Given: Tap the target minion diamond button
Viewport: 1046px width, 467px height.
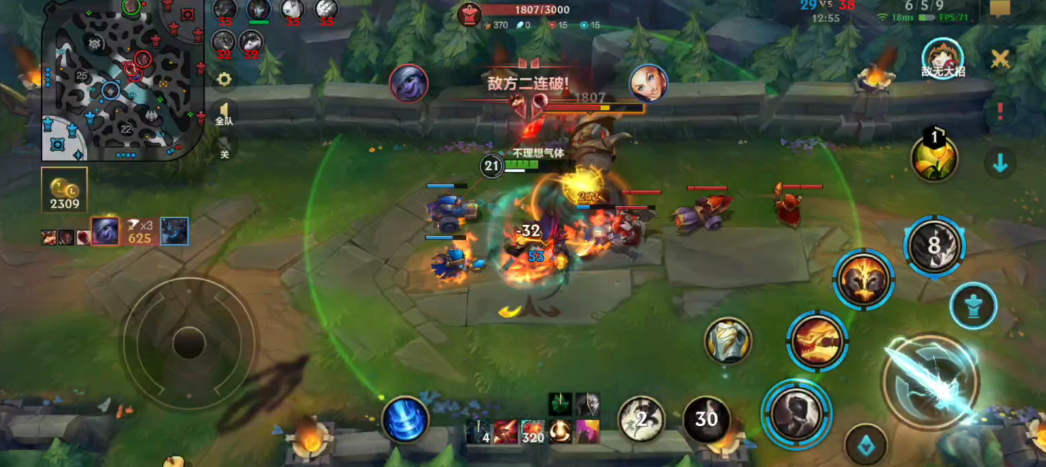Looking at the screenshot, I should [x=865, y=445].
